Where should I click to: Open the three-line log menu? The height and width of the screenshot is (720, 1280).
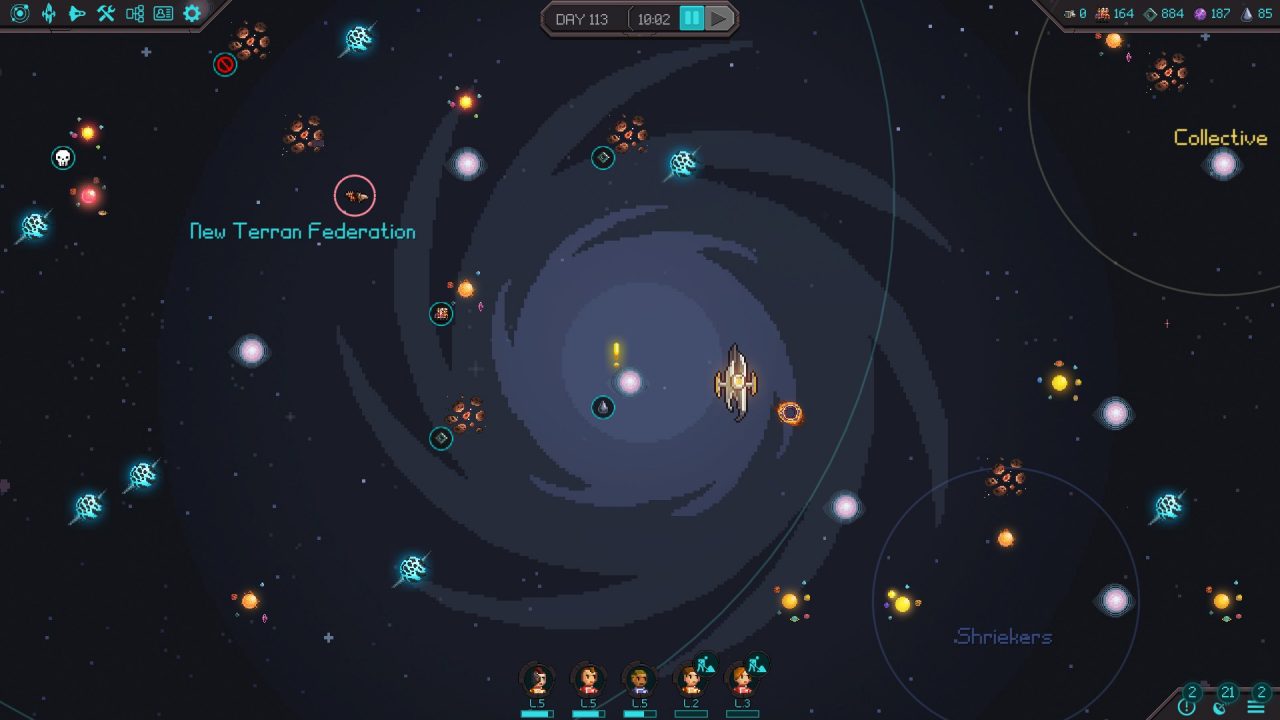pyautogui.click(x=1257, y=705)
